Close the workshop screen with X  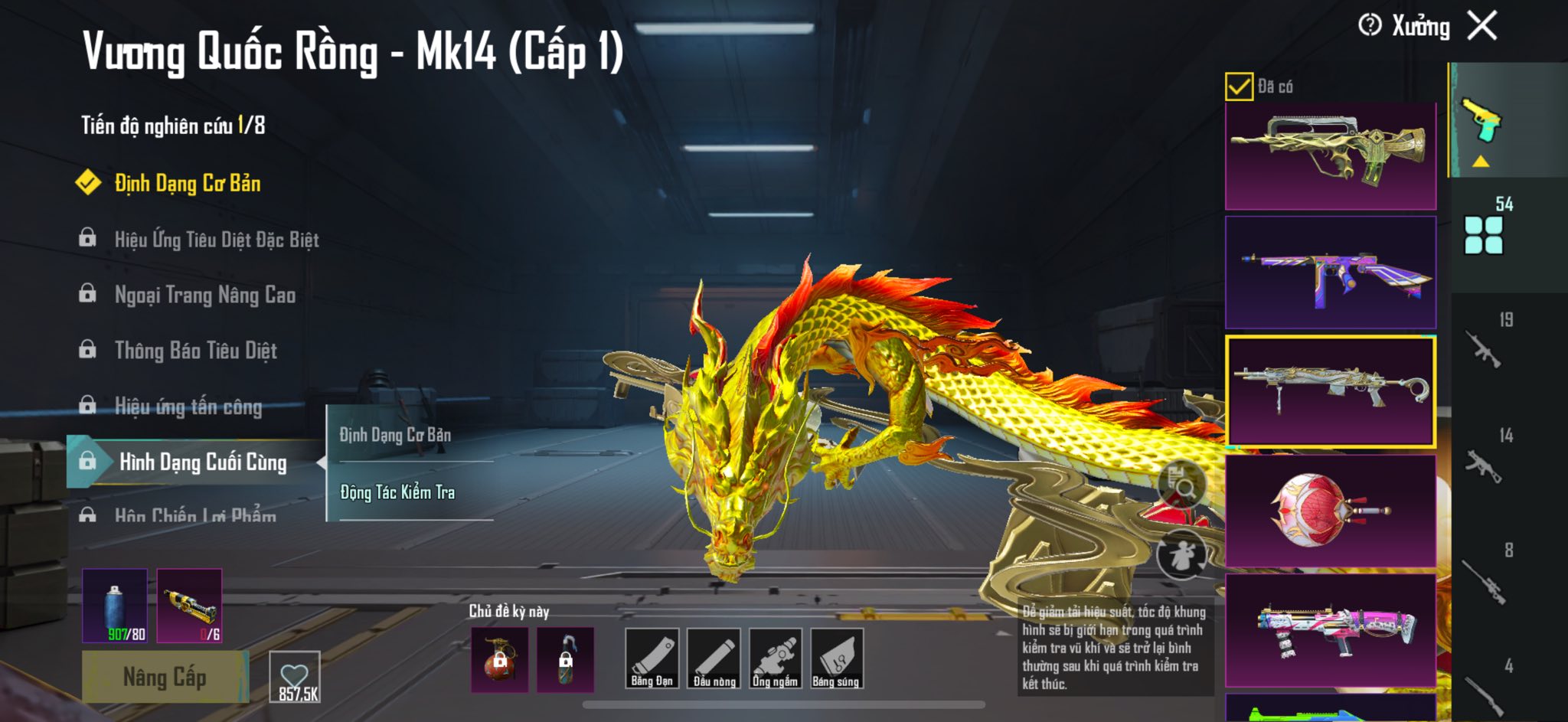(x=1482, y=25)
